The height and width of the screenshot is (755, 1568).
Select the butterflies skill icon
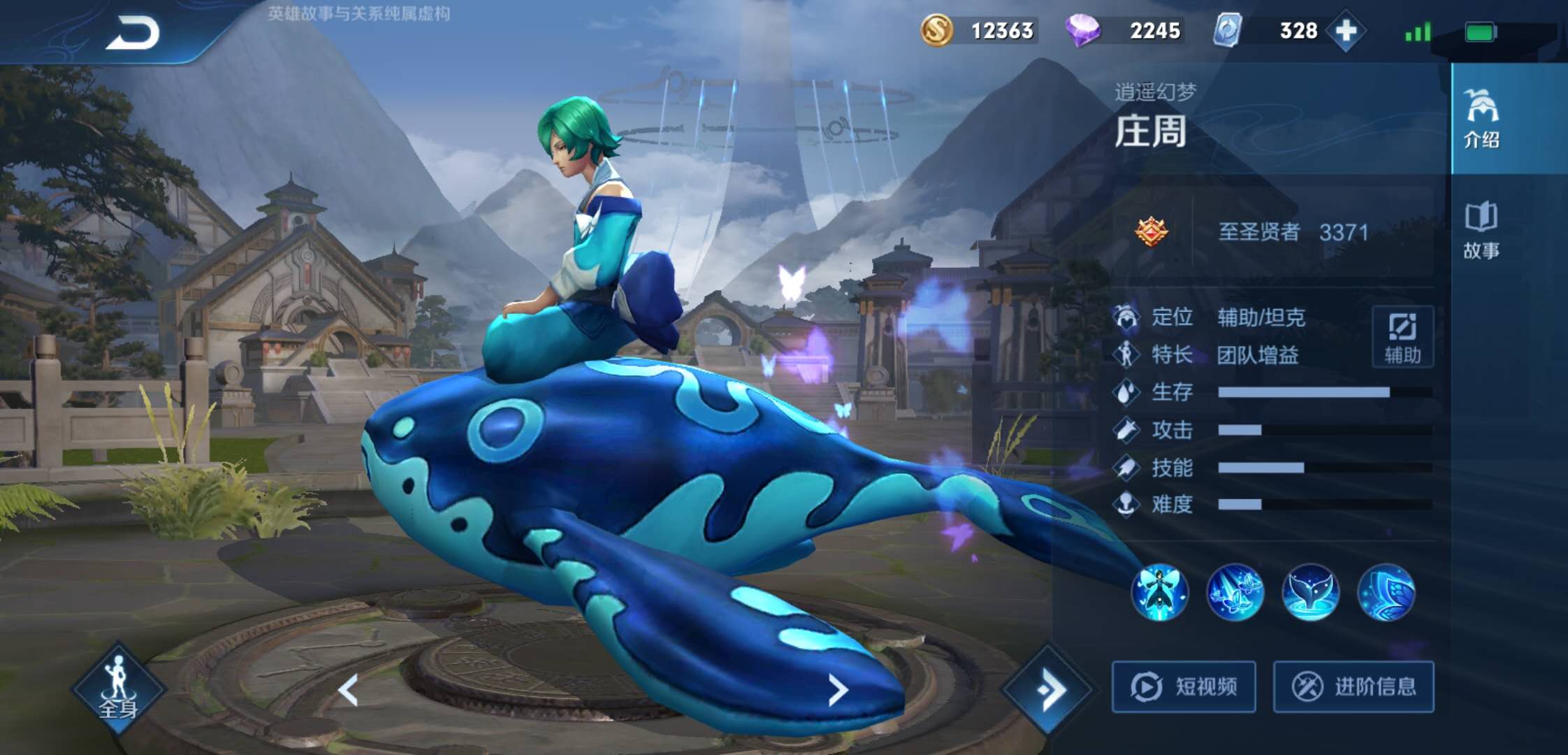pos(1235,593)
